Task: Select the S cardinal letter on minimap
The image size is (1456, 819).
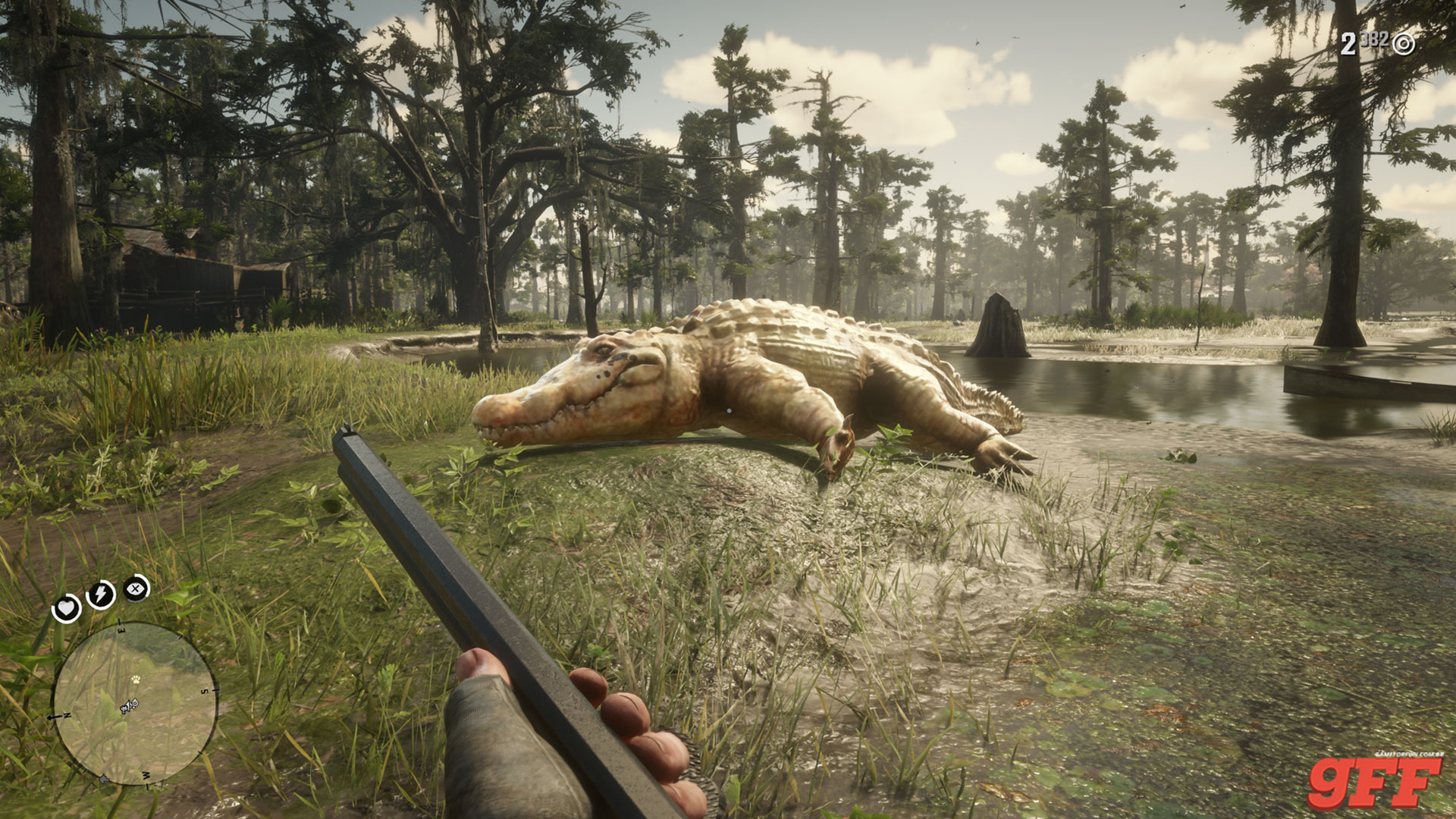Action: [x=205, y=691]
